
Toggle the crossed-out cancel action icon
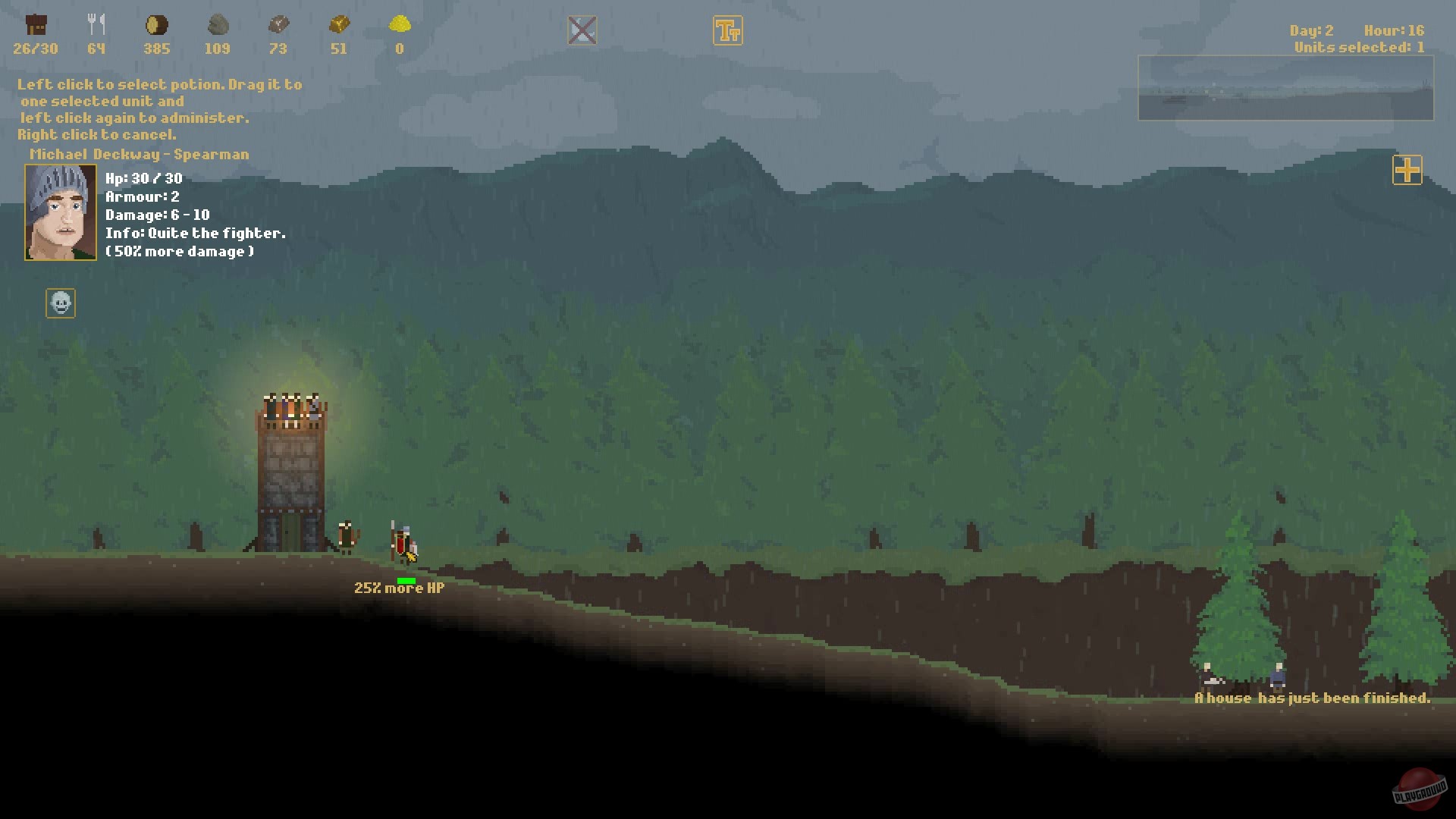click(583, 29)
